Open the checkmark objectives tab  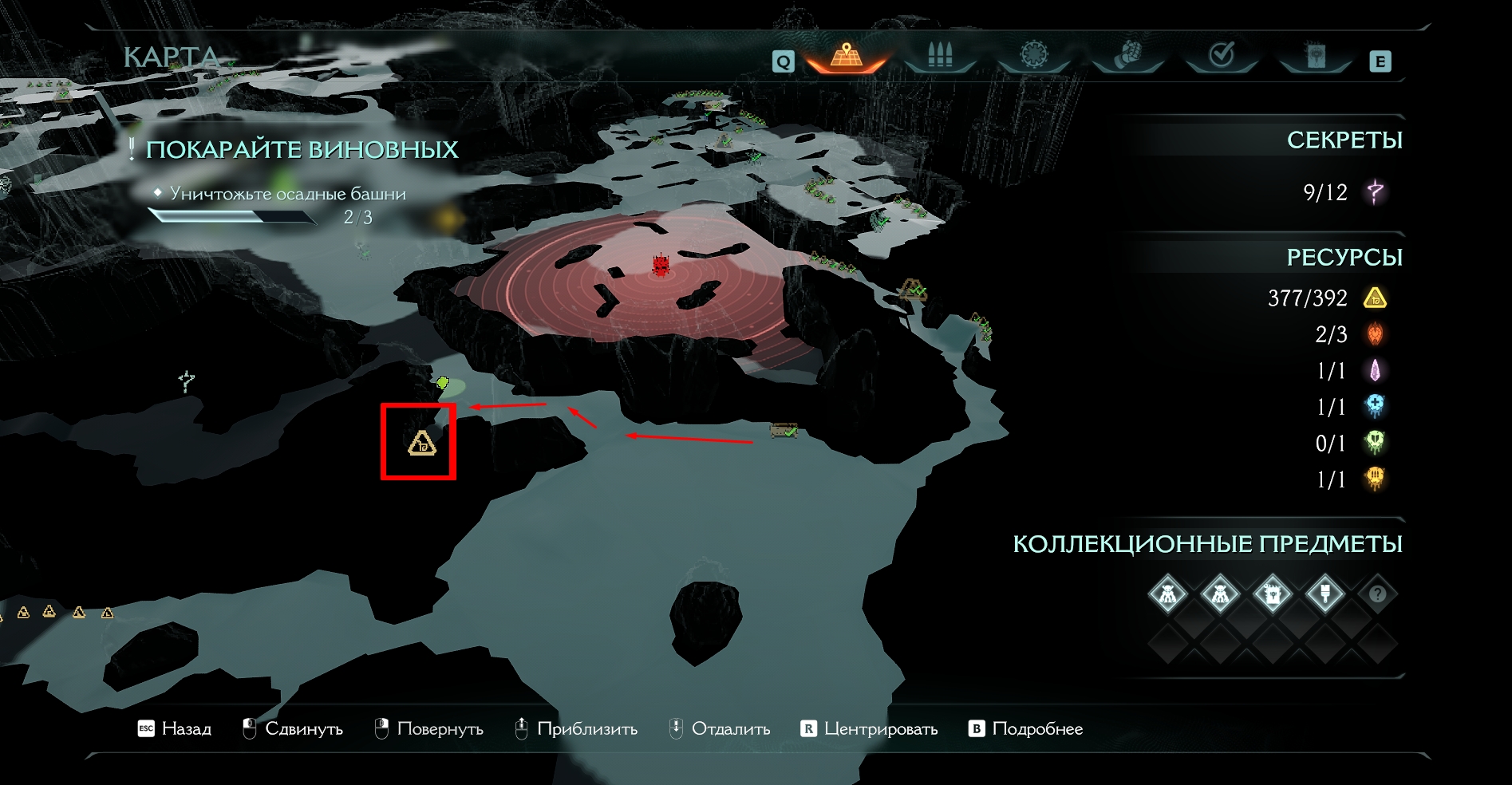point(1222,55)
